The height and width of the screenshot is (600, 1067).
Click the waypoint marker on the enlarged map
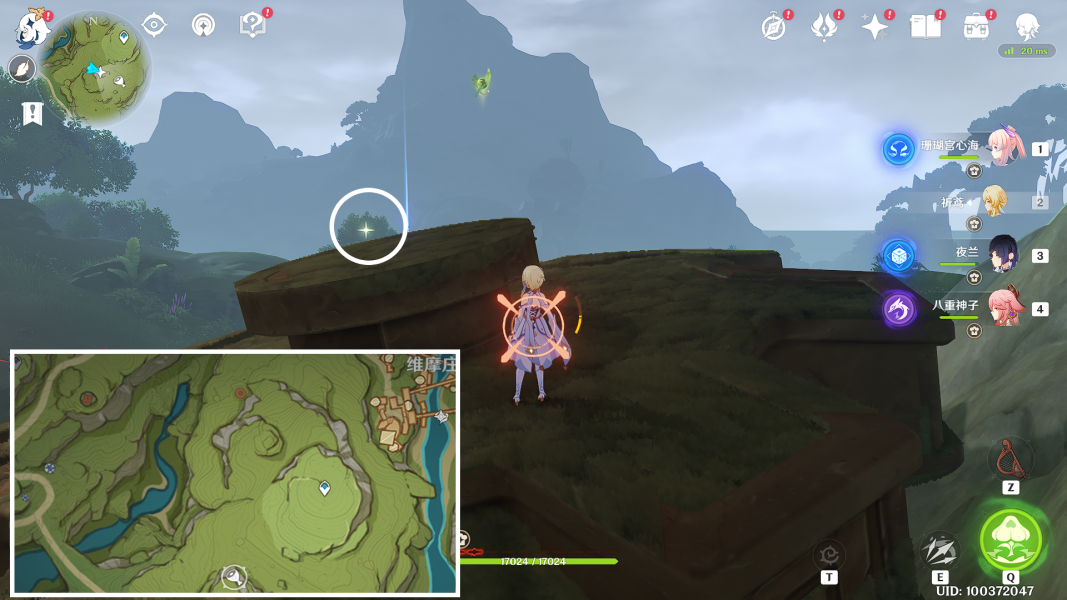click(325, 488)
